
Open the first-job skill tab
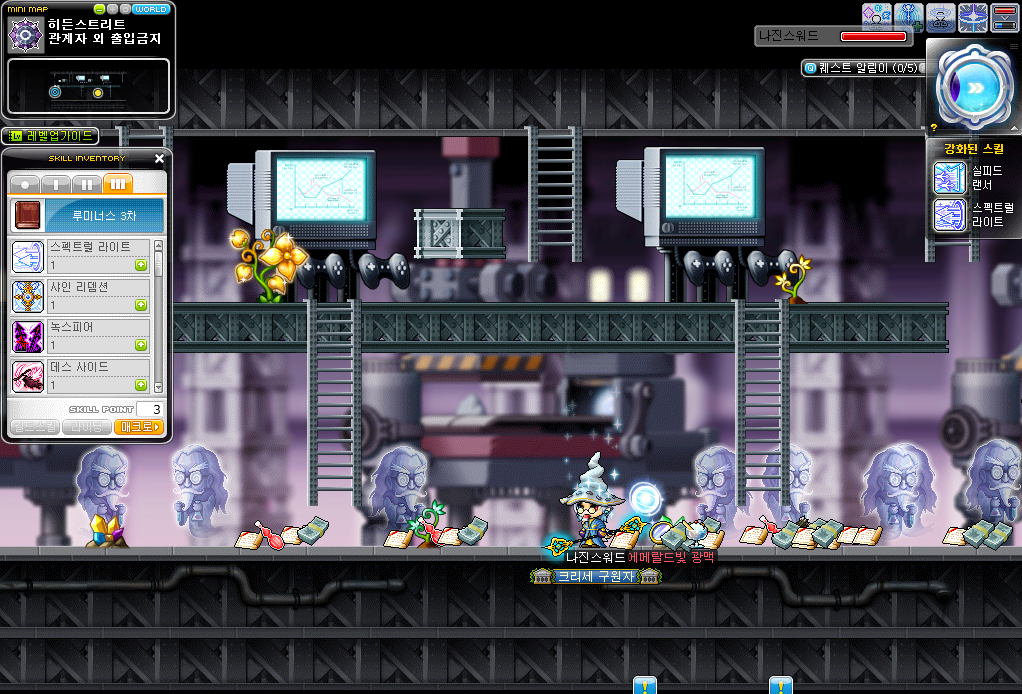pos(56,184)
